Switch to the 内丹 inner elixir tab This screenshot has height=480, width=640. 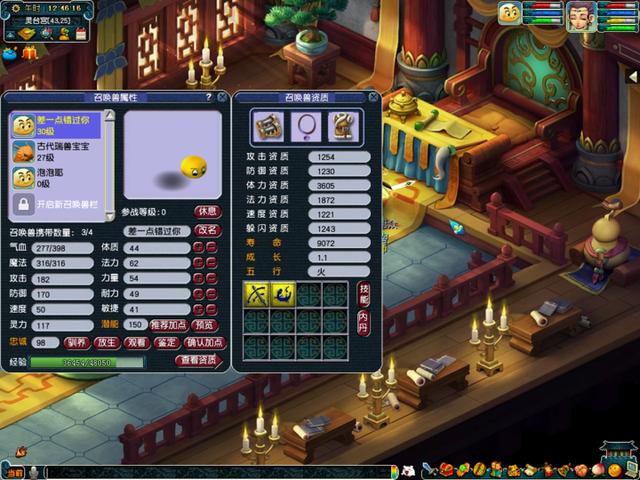point(363,321)
